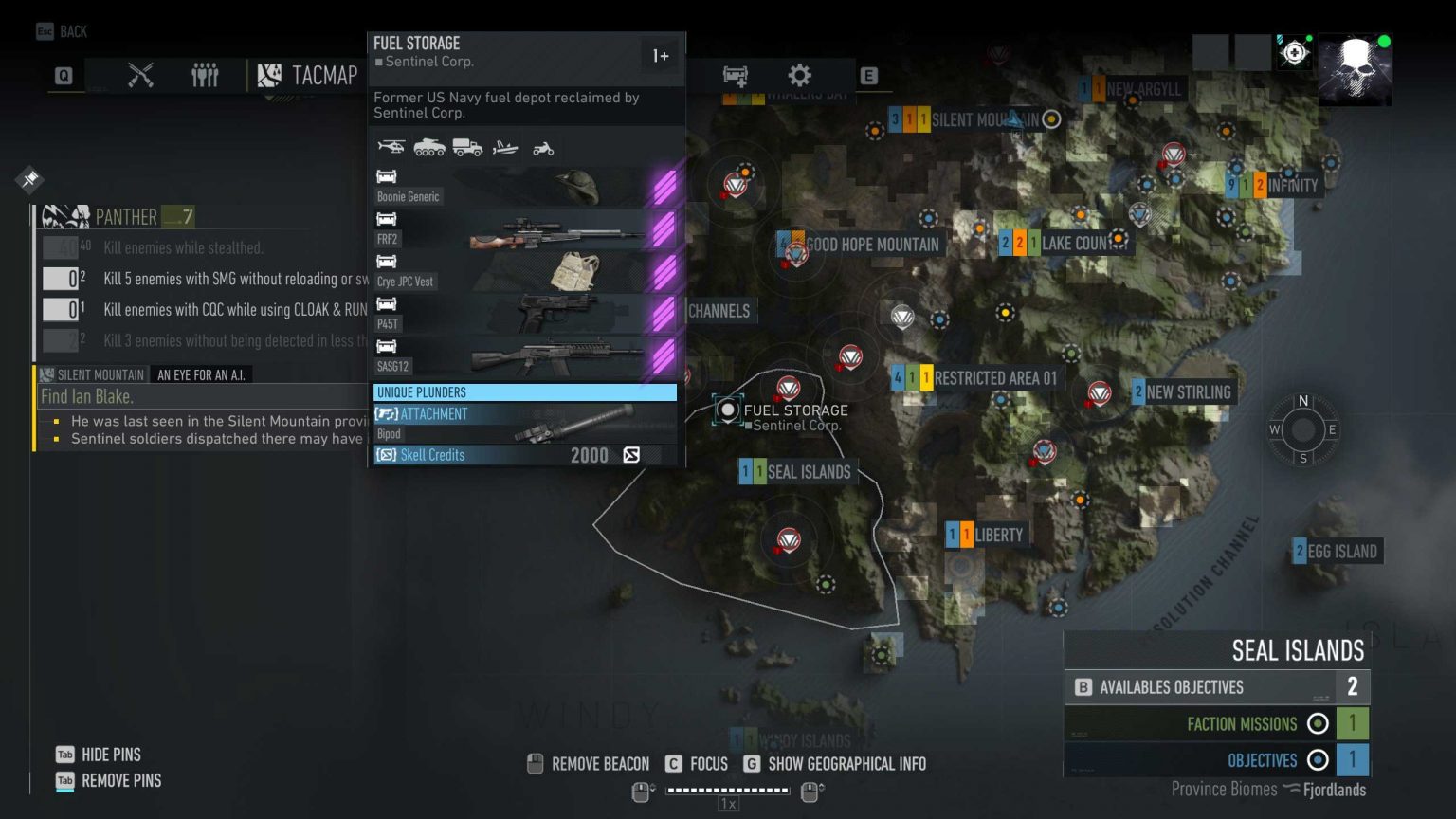Image resolution: width=1456 pixels, height=819 pixels.
Task: Open the settings gear icon
Action: (799, 76)
